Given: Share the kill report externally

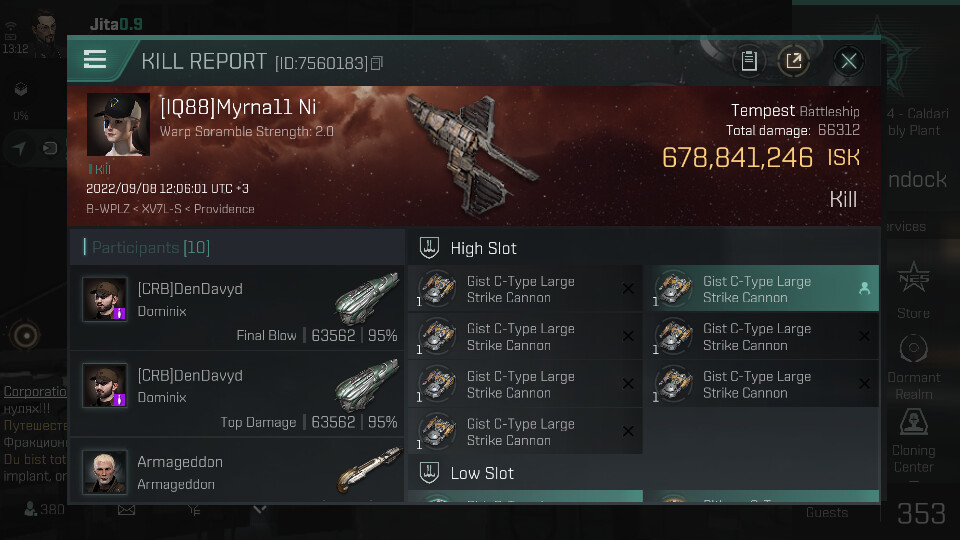Looking at the screenshot, I should pyautogui.click(x=793, y=61).
